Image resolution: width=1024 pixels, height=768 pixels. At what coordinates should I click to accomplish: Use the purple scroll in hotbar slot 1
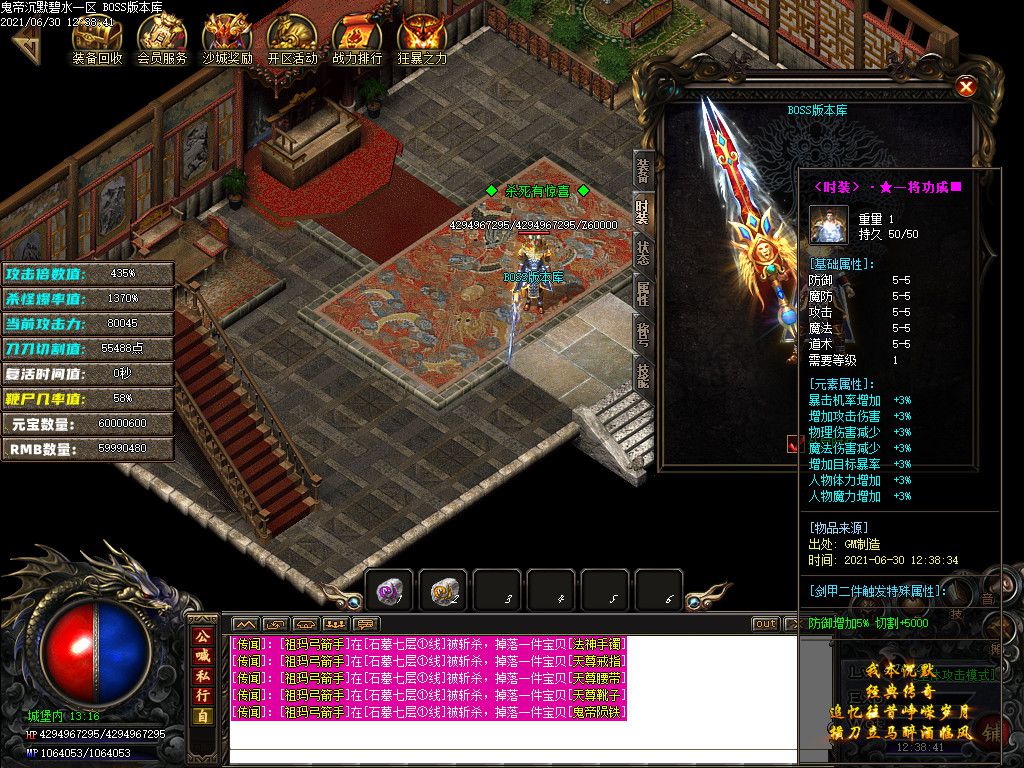click(389, 592)
